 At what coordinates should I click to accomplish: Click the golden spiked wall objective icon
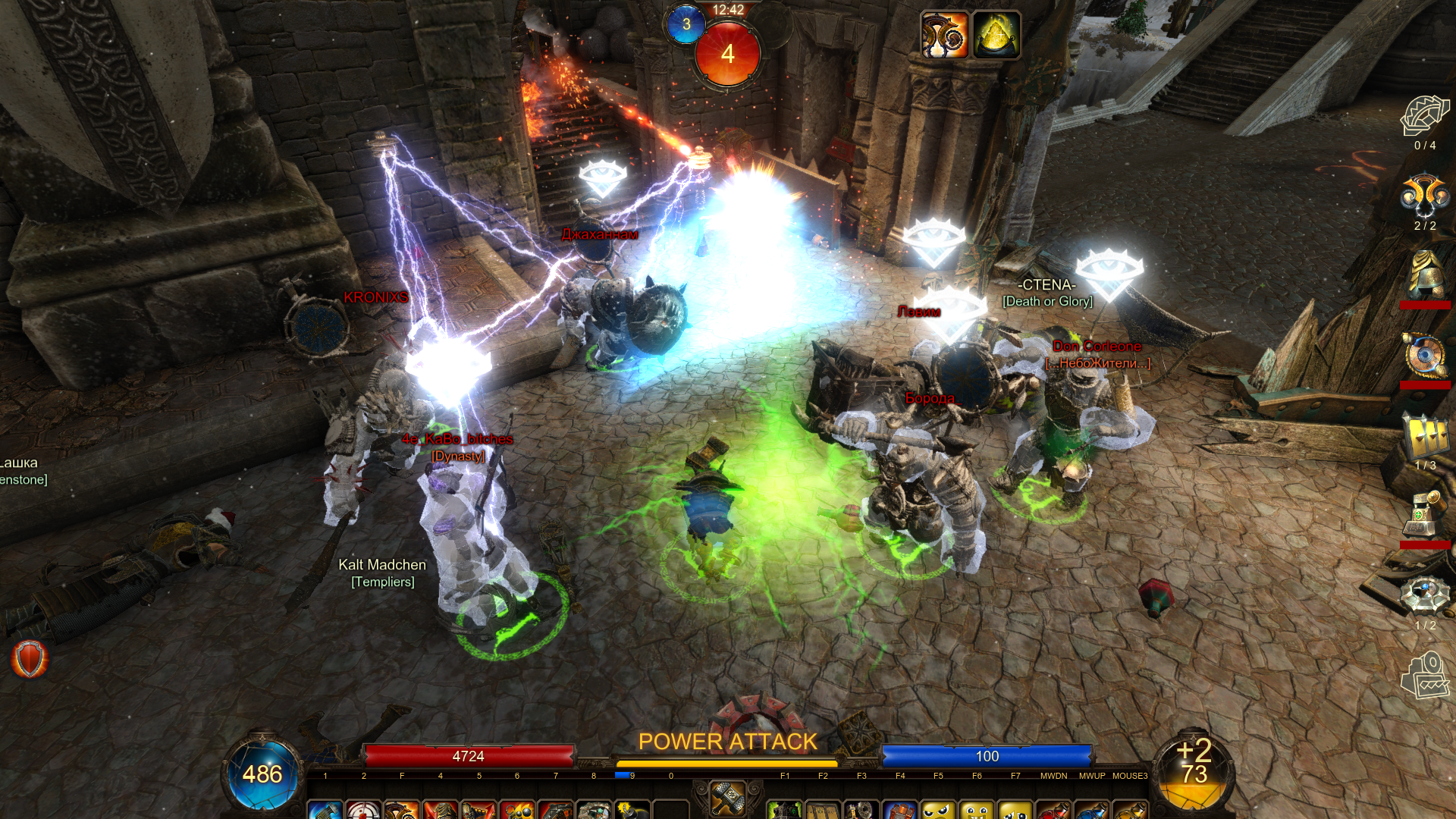(x=1424, y=436)
